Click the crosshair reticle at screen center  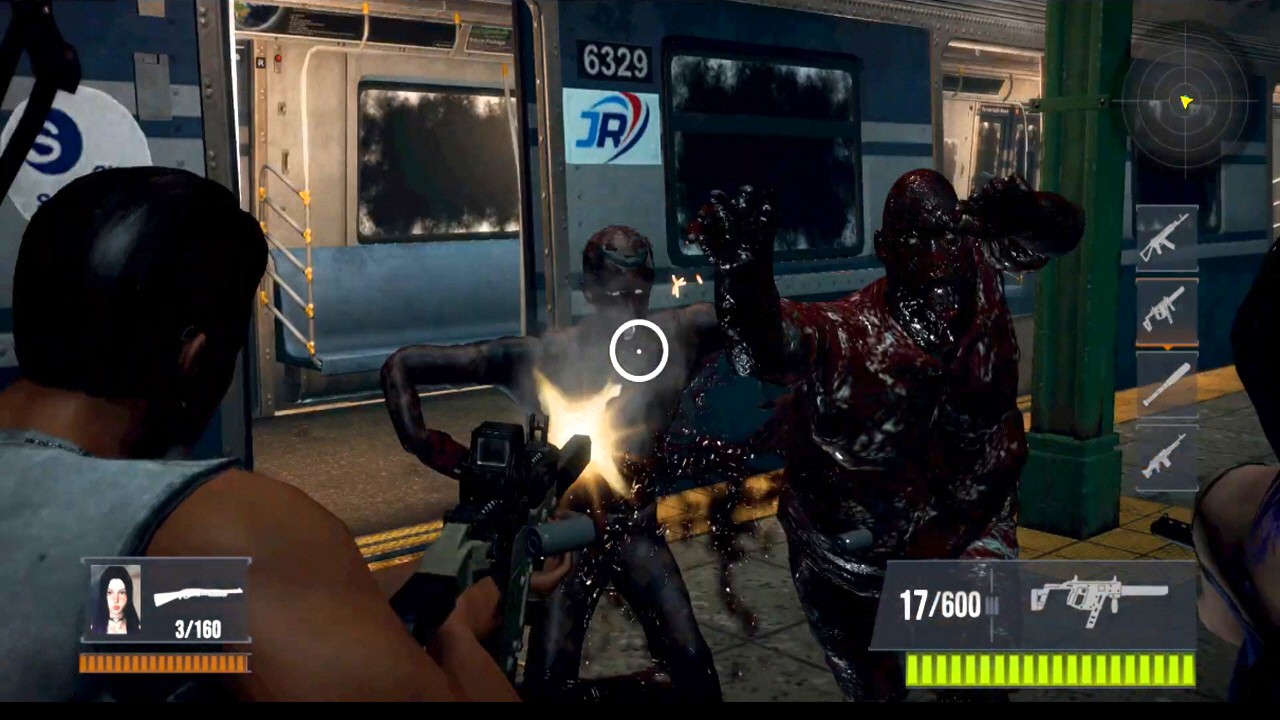coord(640,350)
